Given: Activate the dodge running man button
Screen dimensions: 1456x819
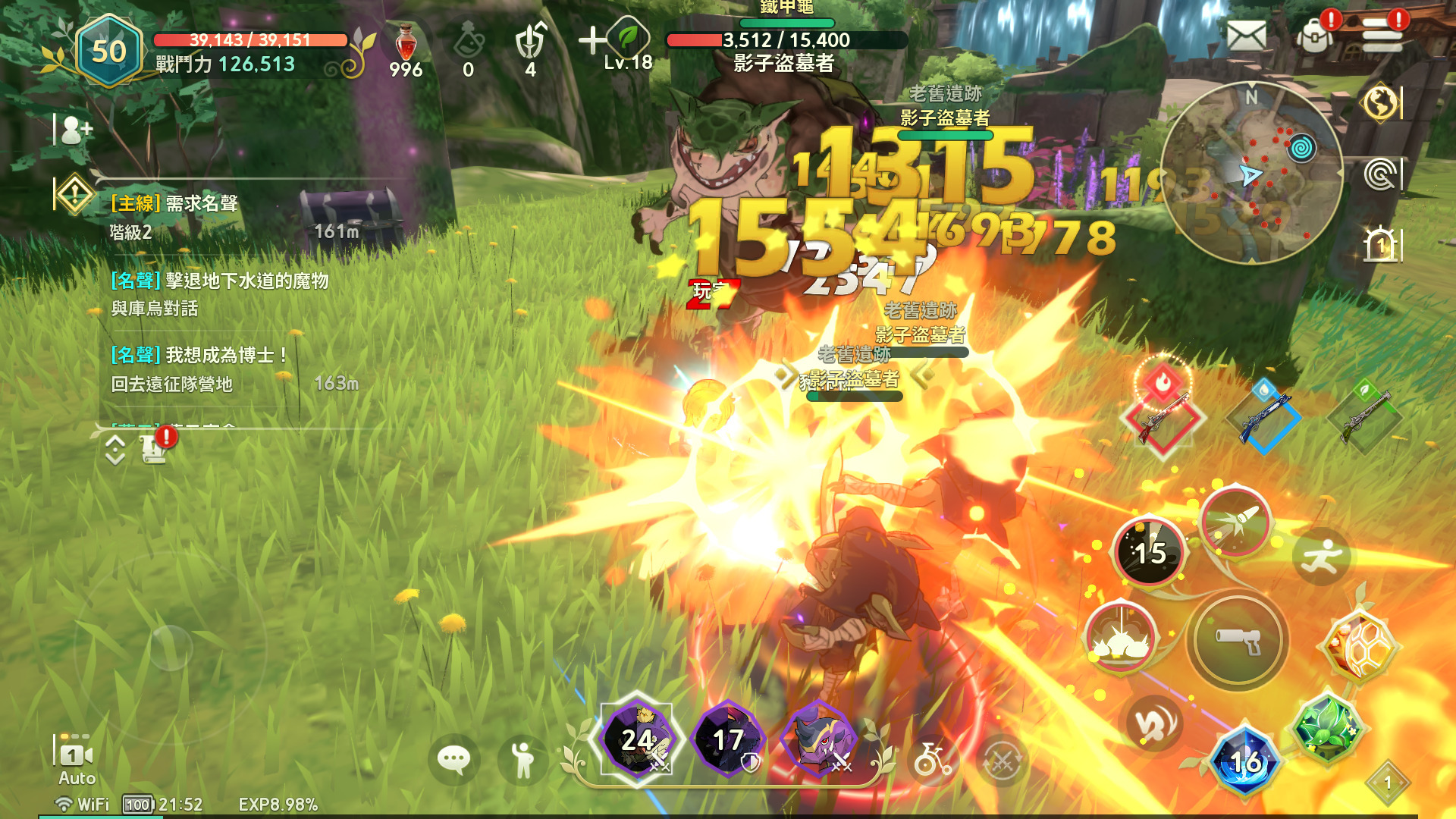Looking at the screenshot, I should [x=1321, y=557].
